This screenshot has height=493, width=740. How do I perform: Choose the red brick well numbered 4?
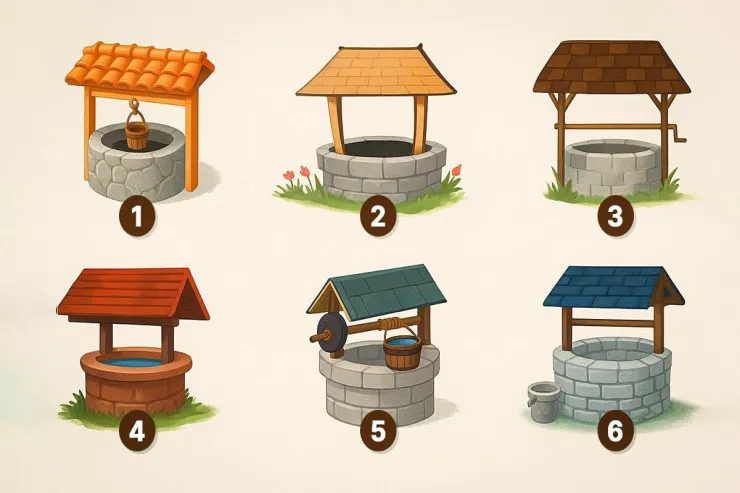[x=135, y=345]
